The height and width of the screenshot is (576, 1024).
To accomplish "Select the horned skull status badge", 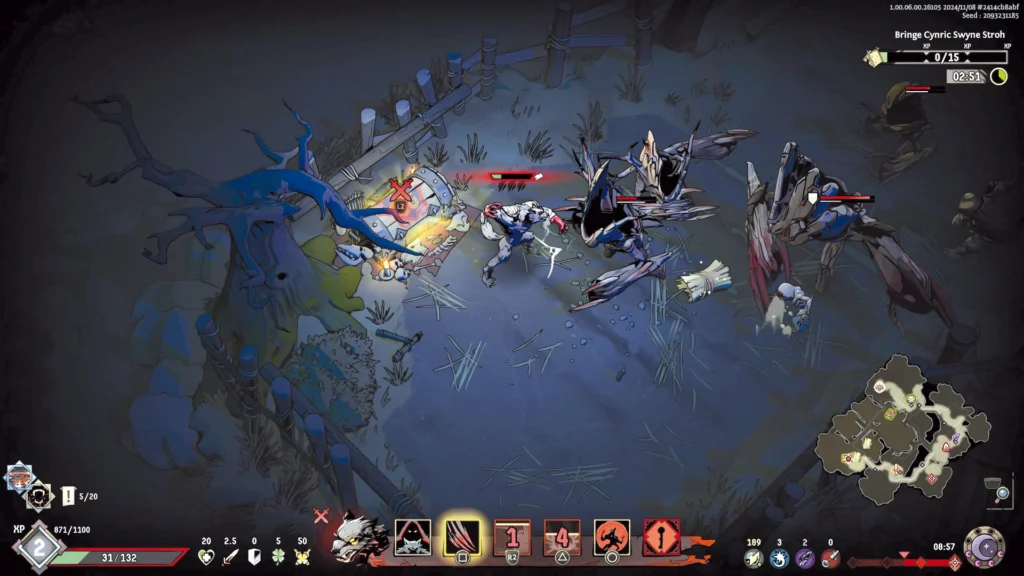I will point(40,494).
